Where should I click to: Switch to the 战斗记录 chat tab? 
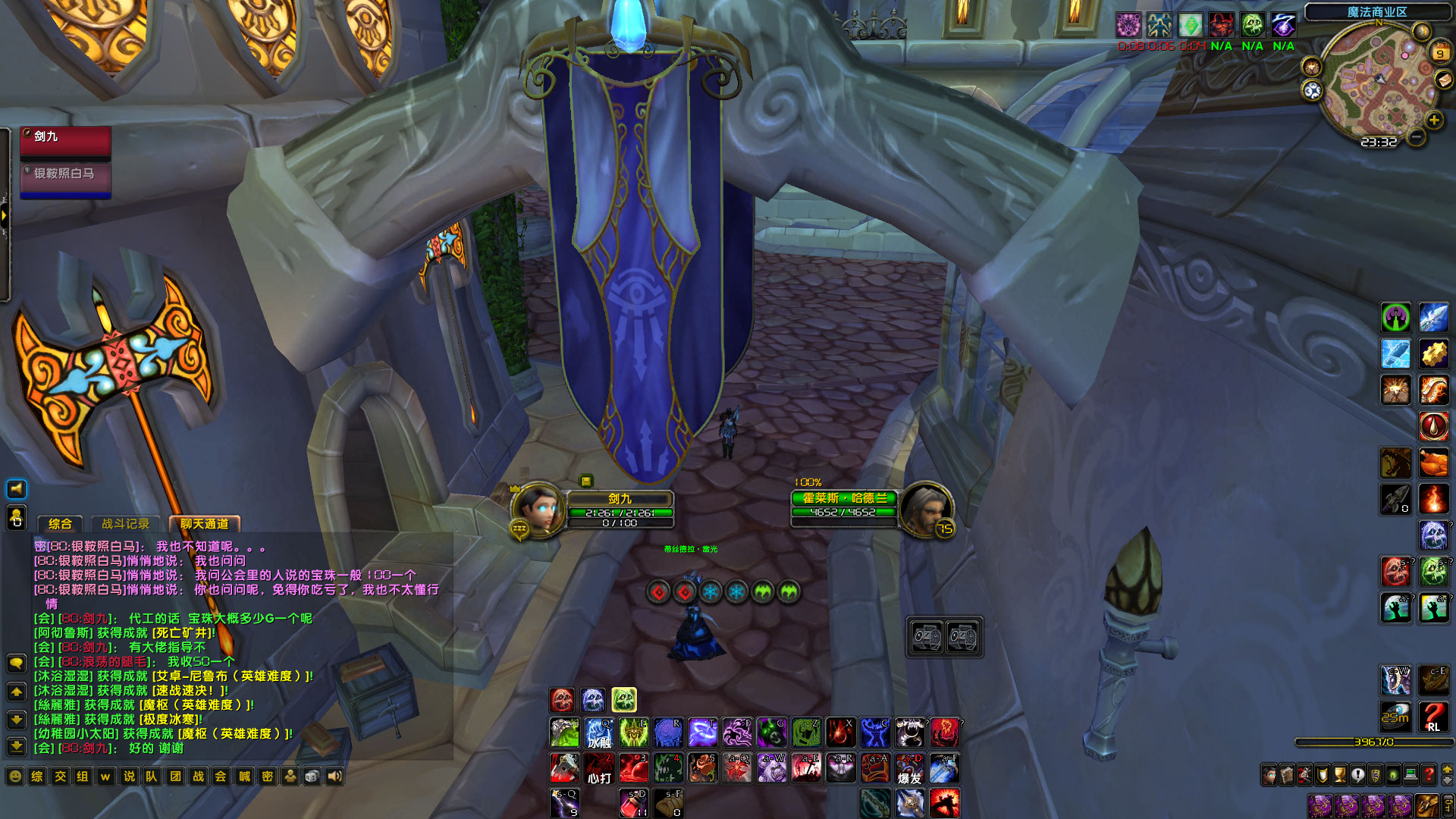[x=126, y=523]
